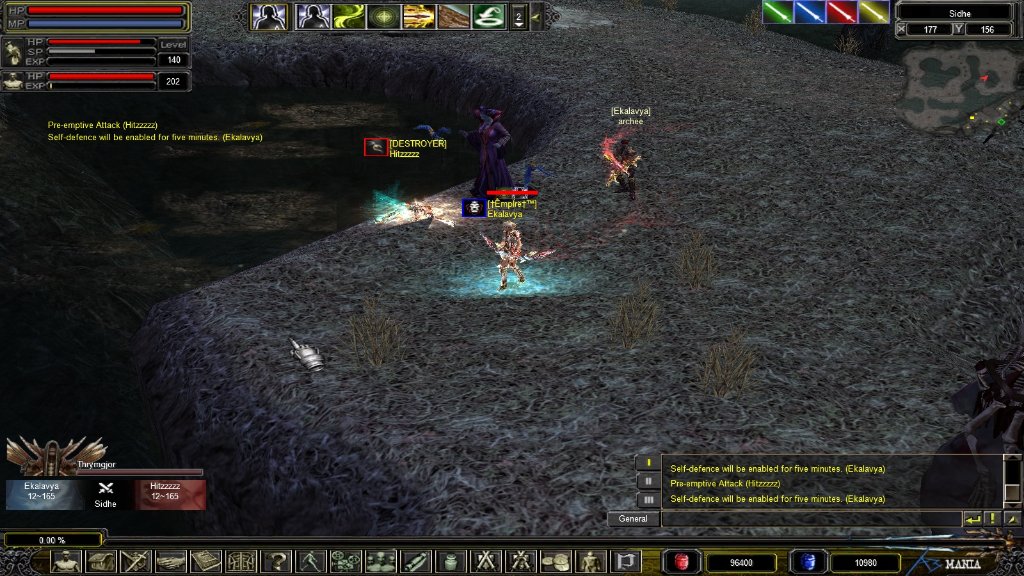Focus the chat text input box
Screen dimensions: 1024x576
[x=810, y=519]
